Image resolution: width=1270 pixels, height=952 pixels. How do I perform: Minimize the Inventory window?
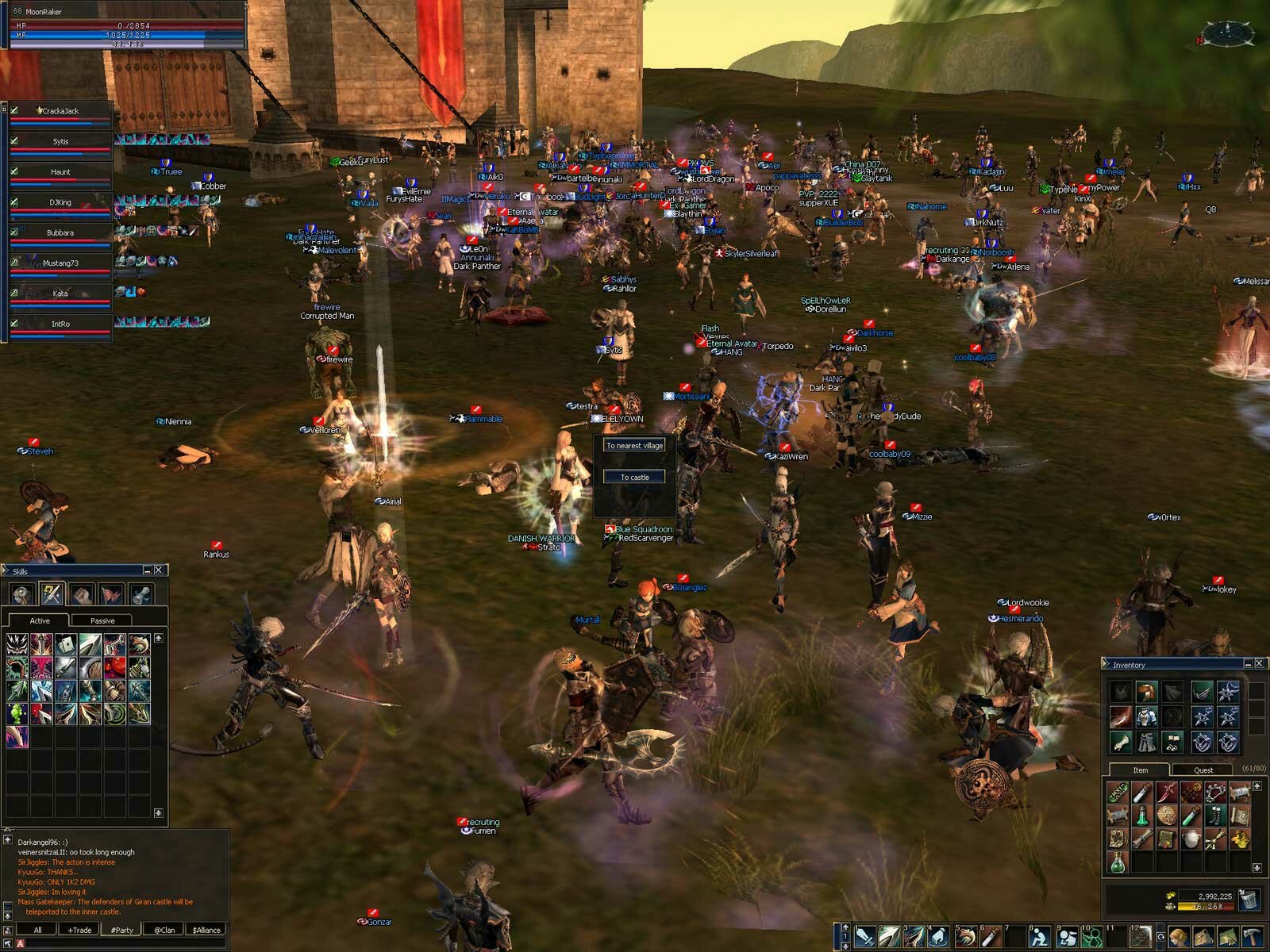coord(1247,663)
